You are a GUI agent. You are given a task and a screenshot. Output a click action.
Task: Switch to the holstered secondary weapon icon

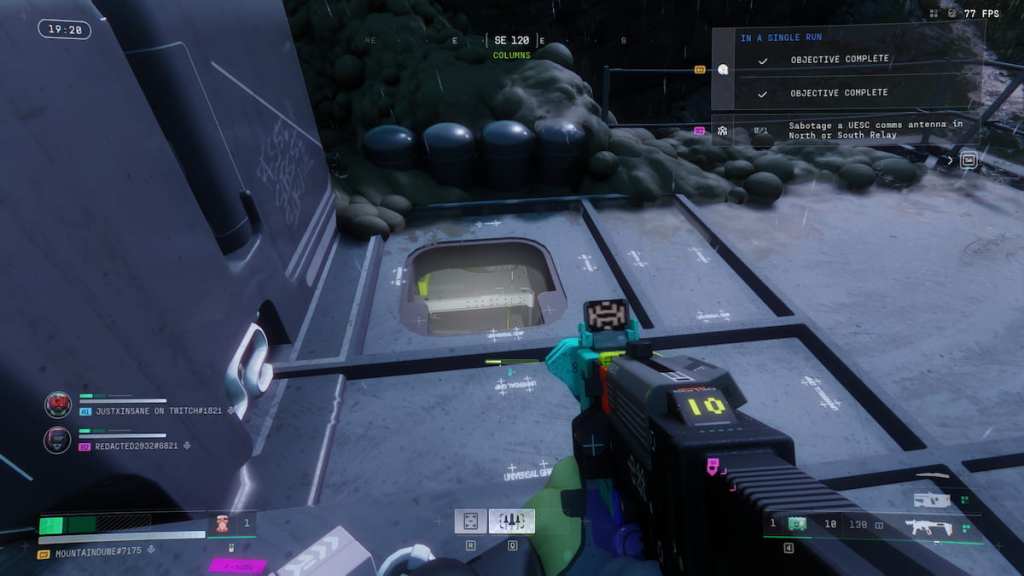tap(930, 499)
